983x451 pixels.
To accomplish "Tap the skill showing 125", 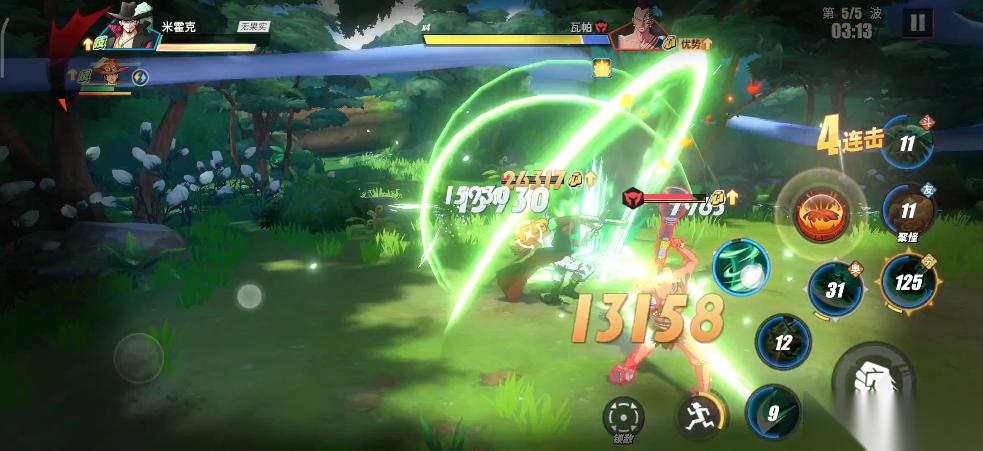I will (908, 281).
